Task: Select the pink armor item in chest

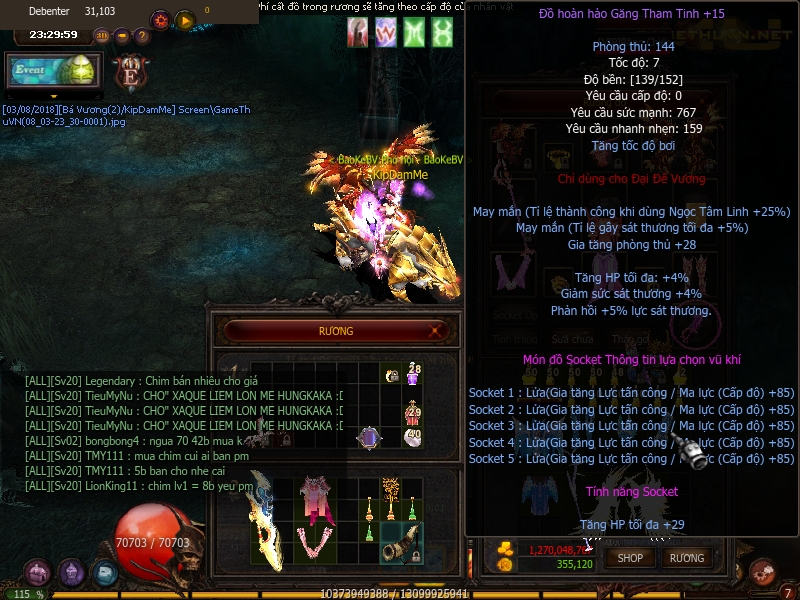Action: point(316,498)
